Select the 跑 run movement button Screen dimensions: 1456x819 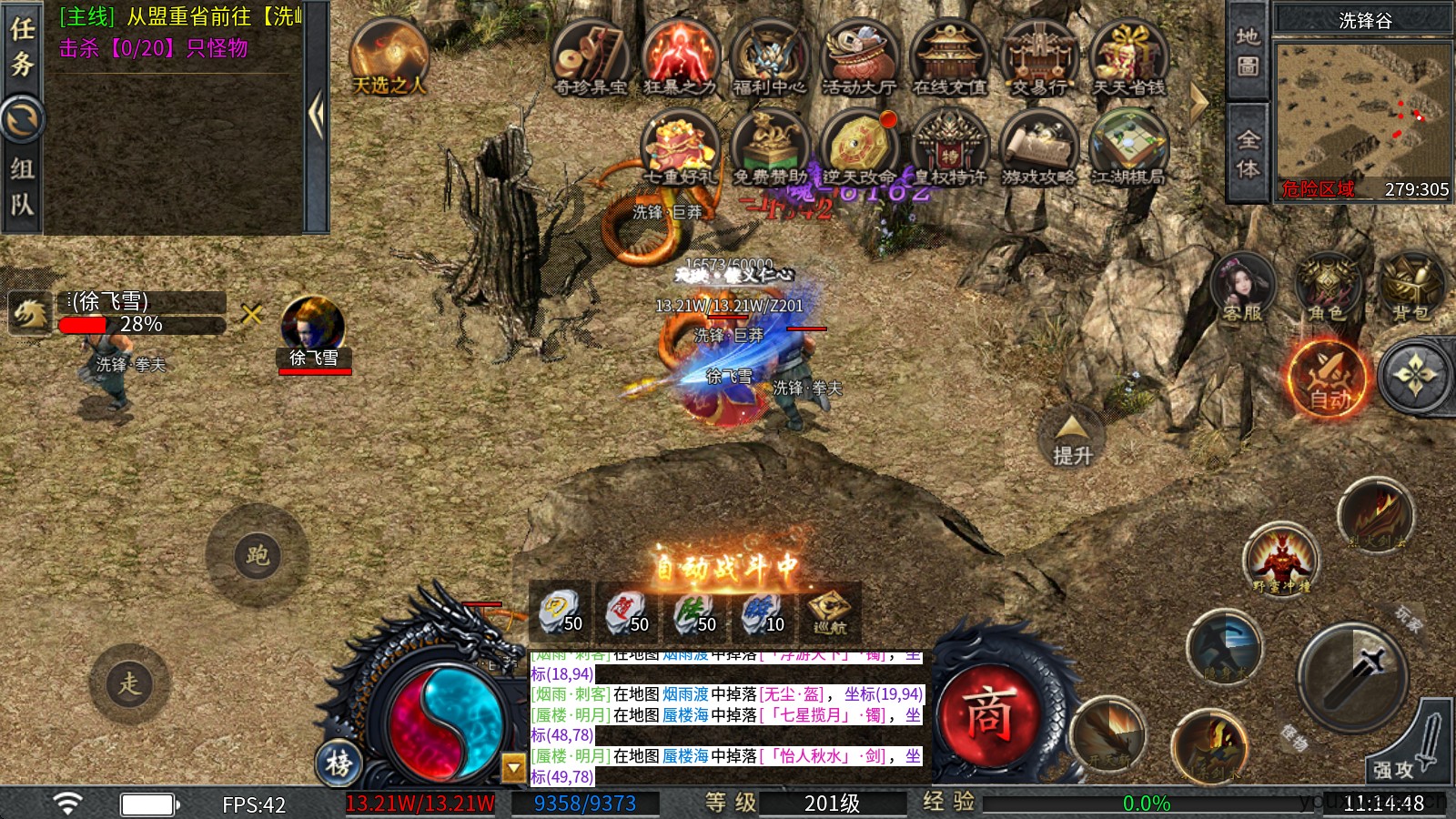258,555
